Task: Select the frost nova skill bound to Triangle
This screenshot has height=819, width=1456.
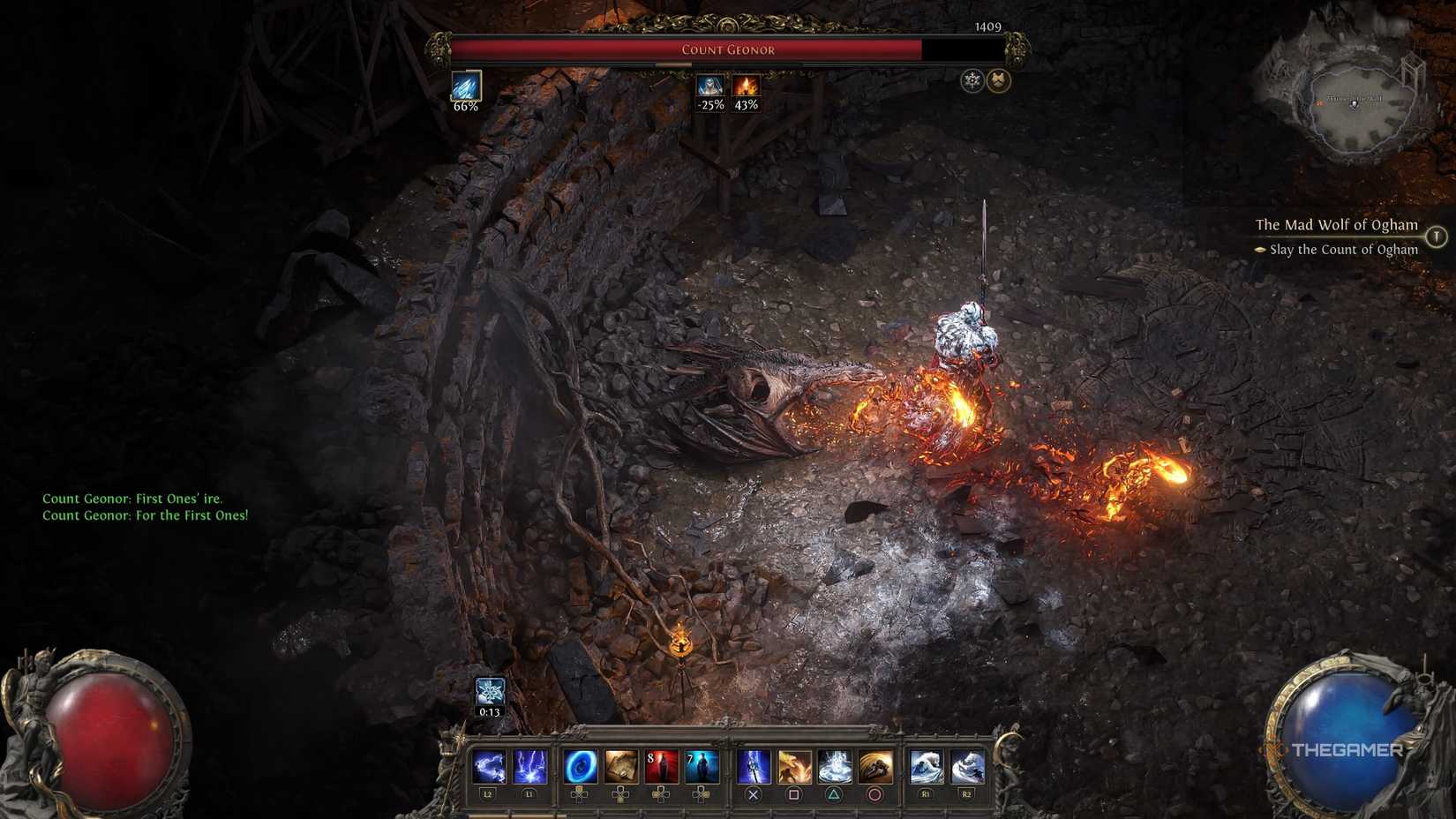Action: click(x=836, y=766)
